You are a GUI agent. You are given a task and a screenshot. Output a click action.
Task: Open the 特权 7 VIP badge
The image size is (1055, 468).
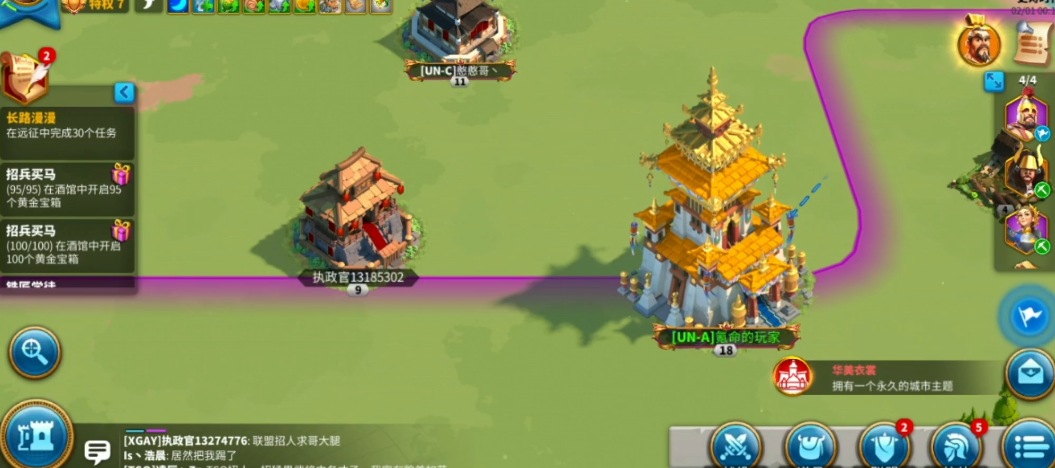click(x=95, y=6)
